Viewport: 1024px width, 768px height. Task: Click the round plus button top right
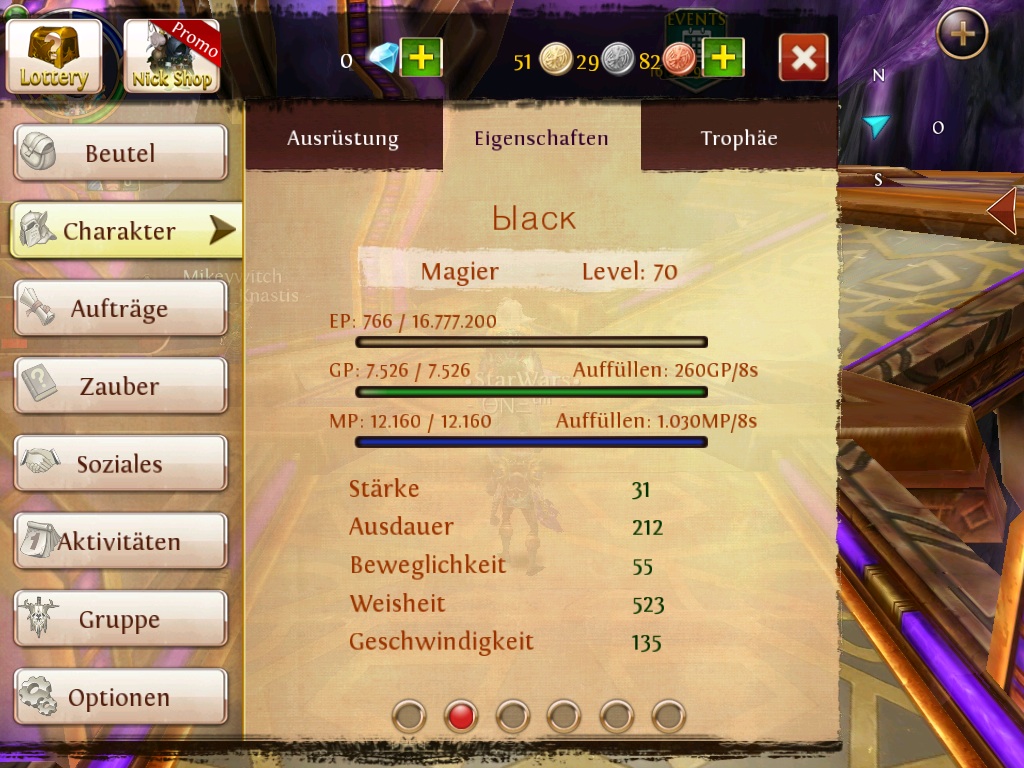(962, 35)
